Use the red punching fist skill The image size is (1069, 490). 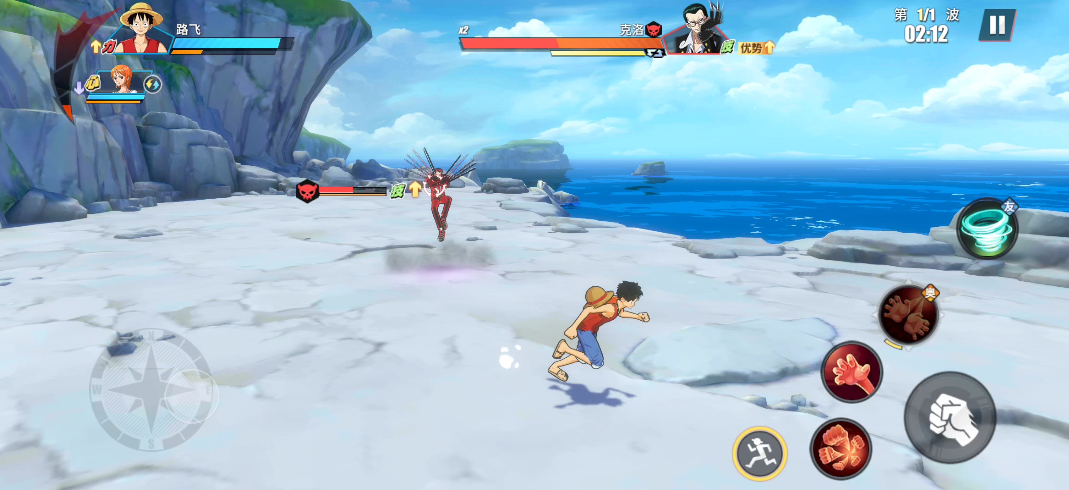pyautogui.click(x=840, y=447)
